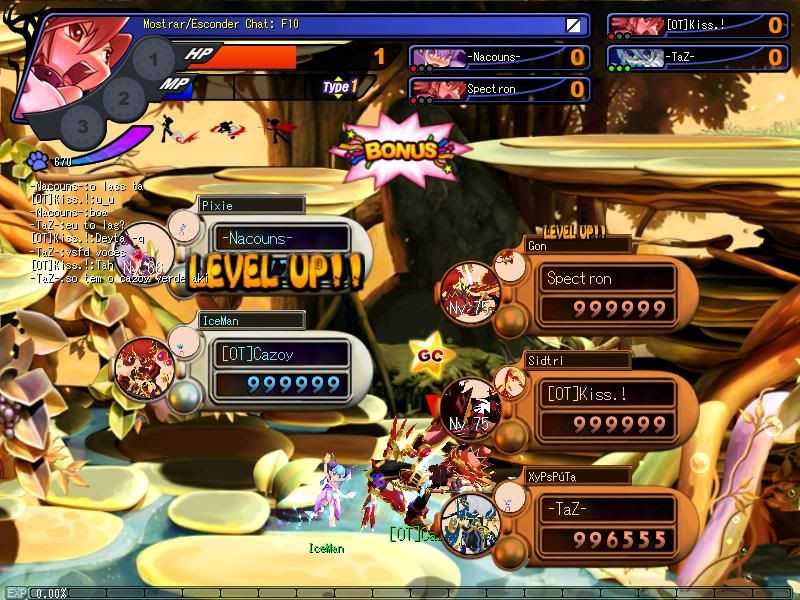The image size is (800, 600).
Task: Select Spectron in the party score list
Action: (x=498, y=90)
